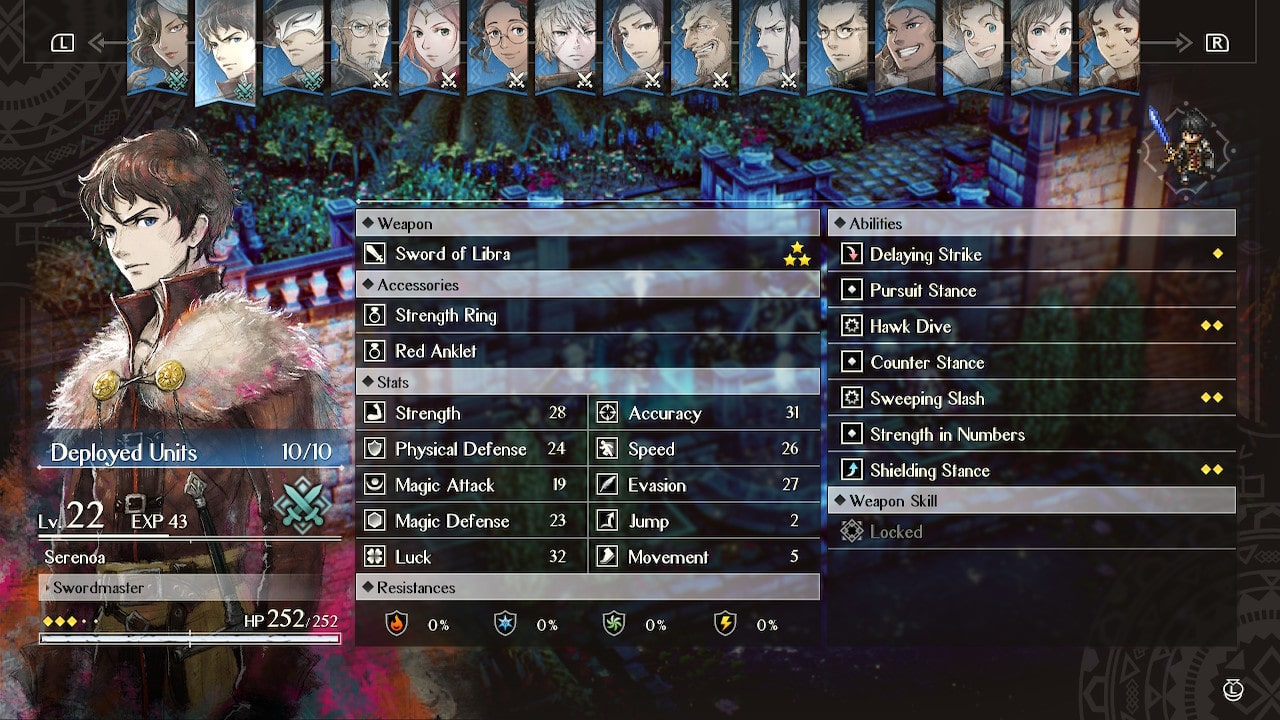1280x720 pixels.
Task: Pick the blue-bandana character portrait
Action: click(905, 45)
